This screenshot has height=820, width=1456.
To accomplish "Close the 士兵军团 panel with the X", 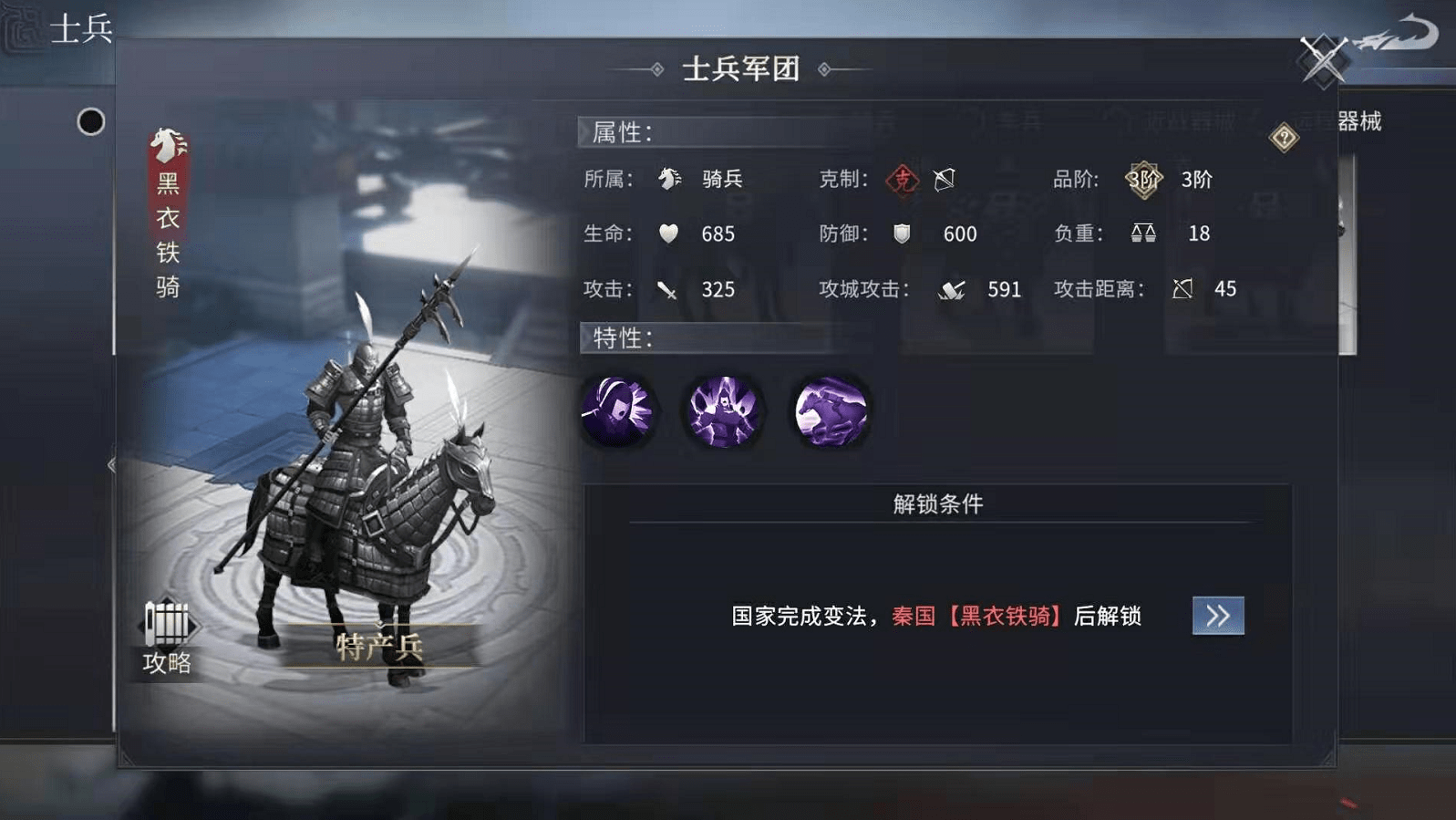I will coord(1321,60).
